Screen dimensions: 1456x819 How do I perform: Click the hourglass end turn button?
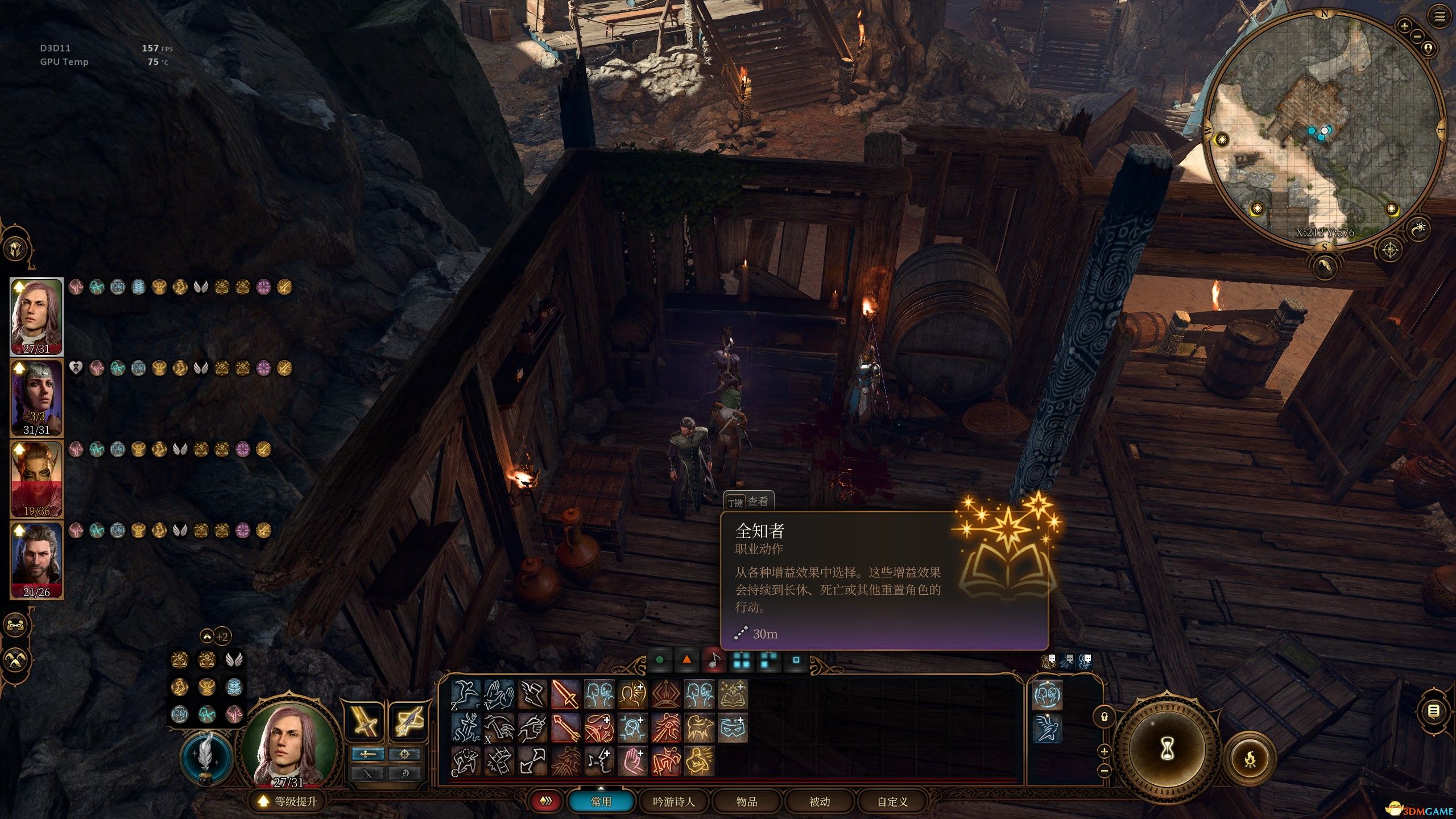[1167, 750]
